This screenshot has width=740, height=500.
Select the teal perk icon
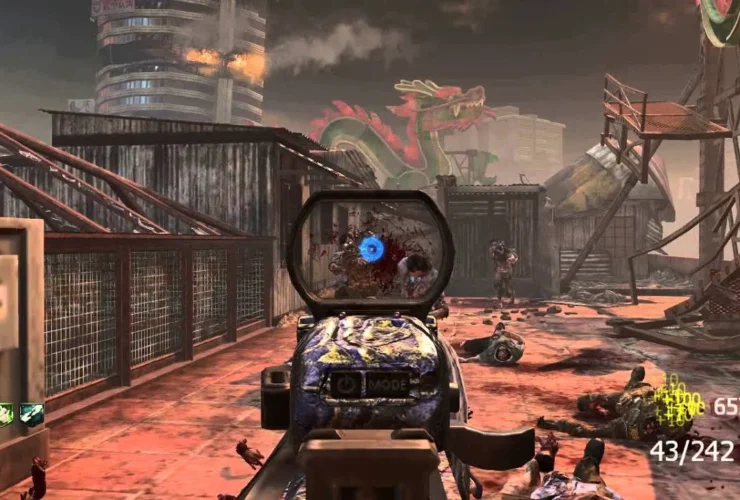coord(32,414)
